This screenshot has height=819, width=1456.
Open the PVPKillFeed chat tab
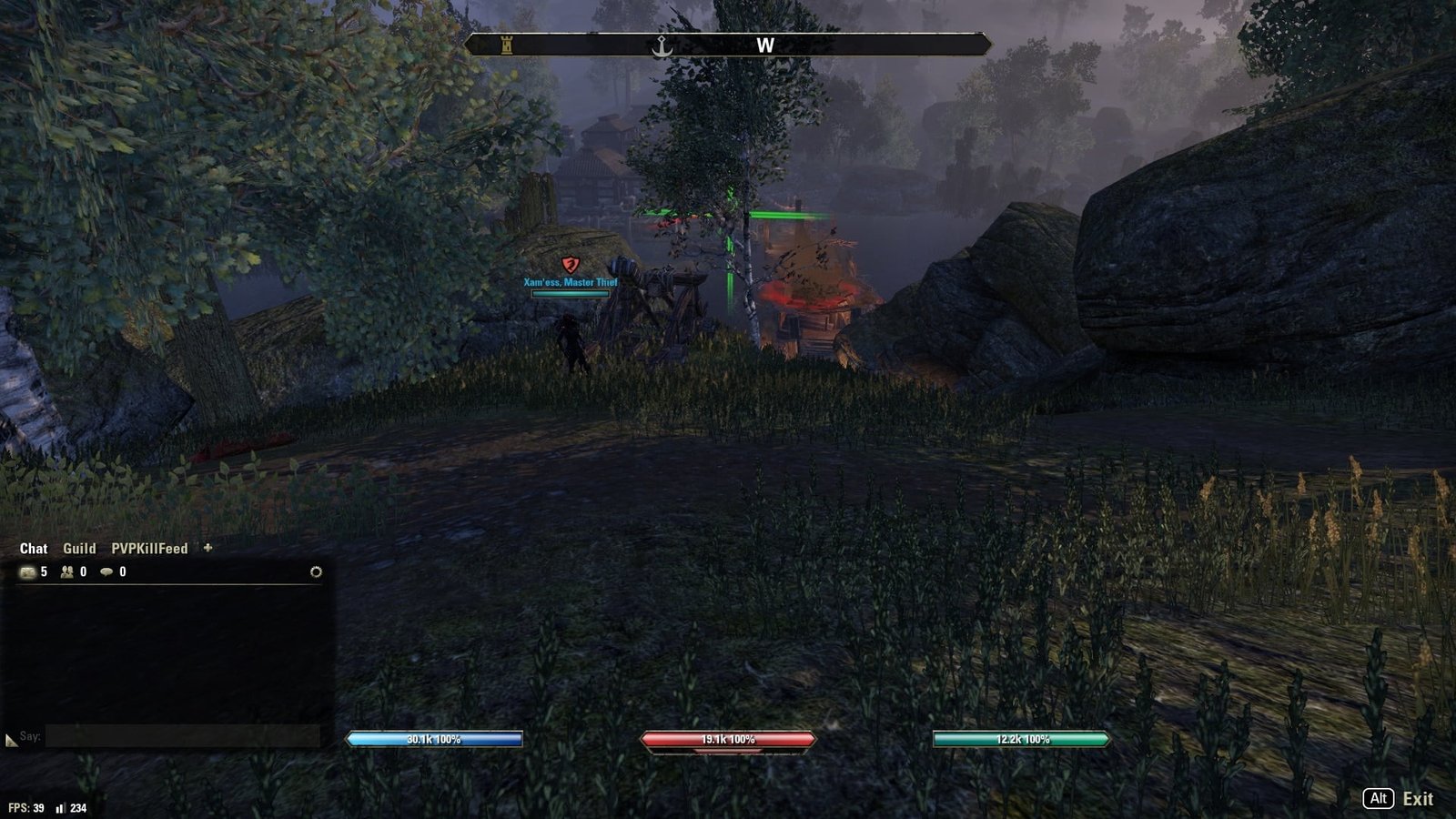149,549
